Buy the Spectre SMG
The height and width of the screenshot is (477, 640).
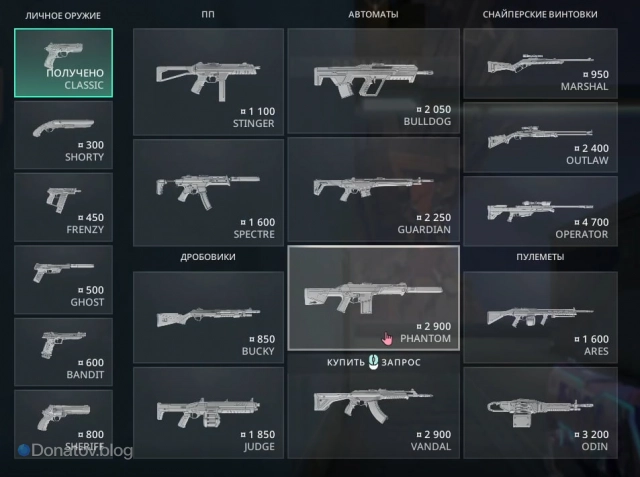(207, 190)
